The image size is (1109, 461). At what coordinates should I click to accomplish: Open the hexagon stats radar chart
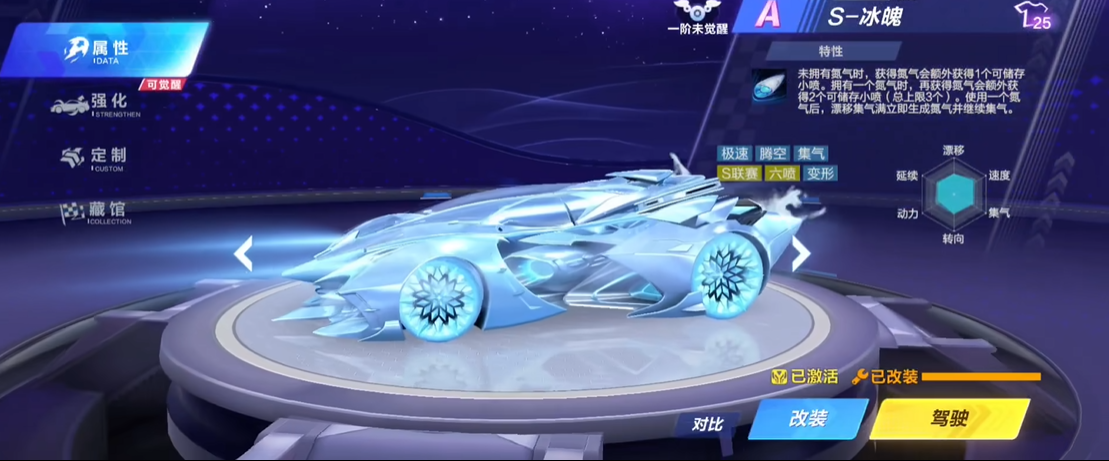click(953, 193)
